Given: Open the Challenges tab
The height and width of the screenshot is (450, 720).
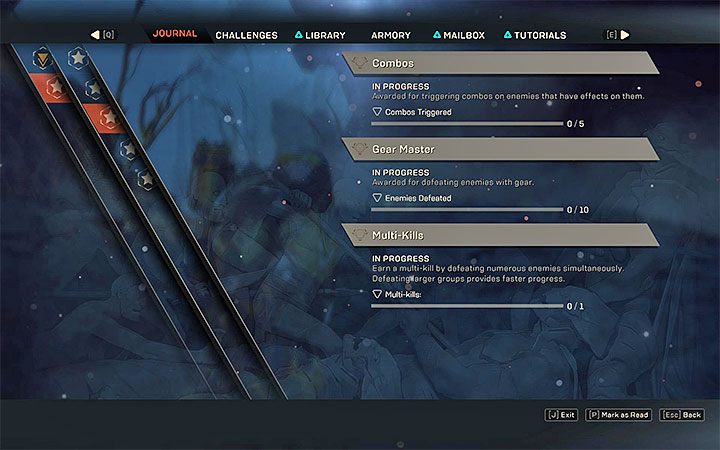Looking at the screenshot, I should (x=246, y=35).
